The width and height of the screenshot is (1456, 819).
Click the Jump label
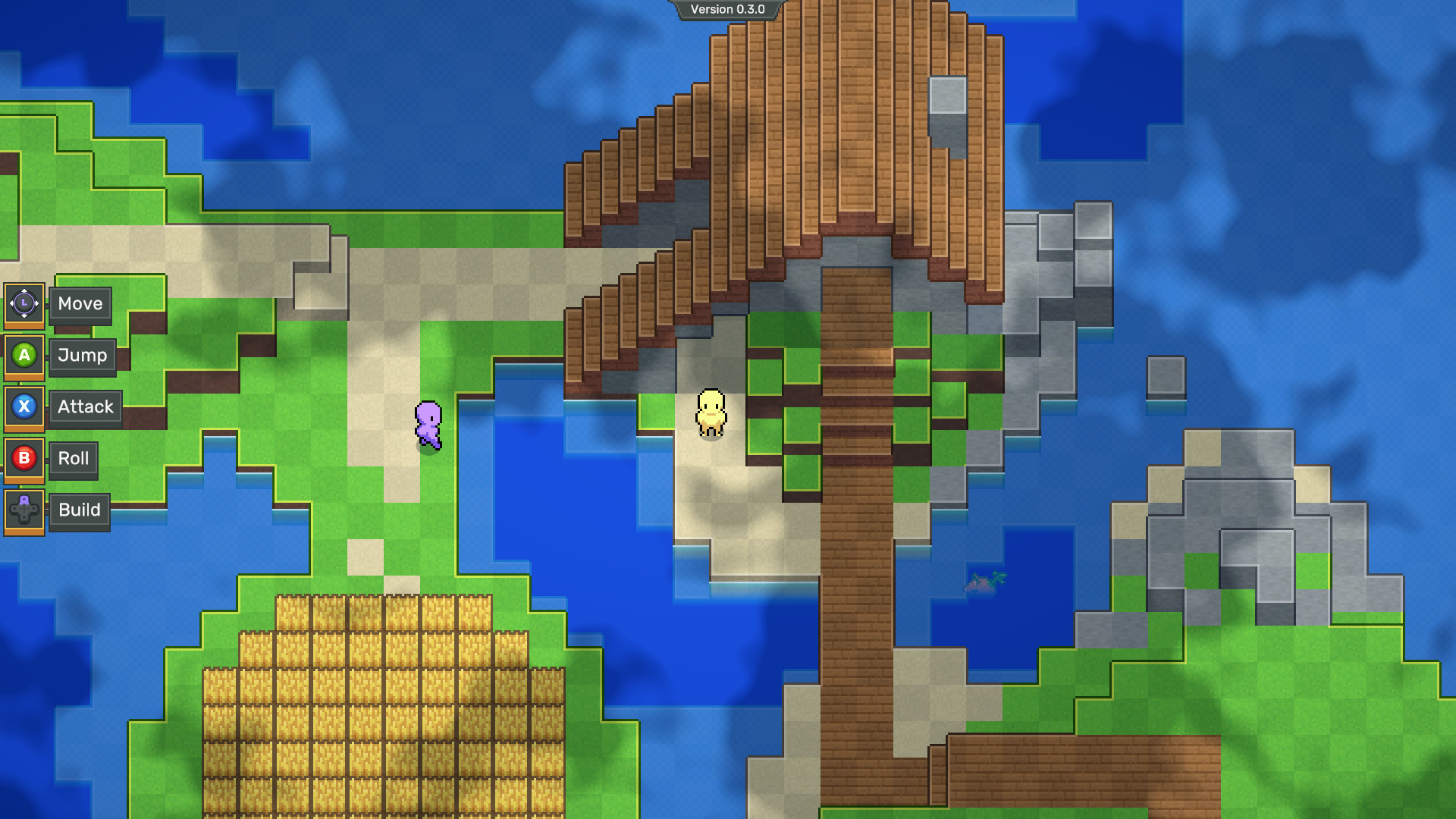pos(82,356)
